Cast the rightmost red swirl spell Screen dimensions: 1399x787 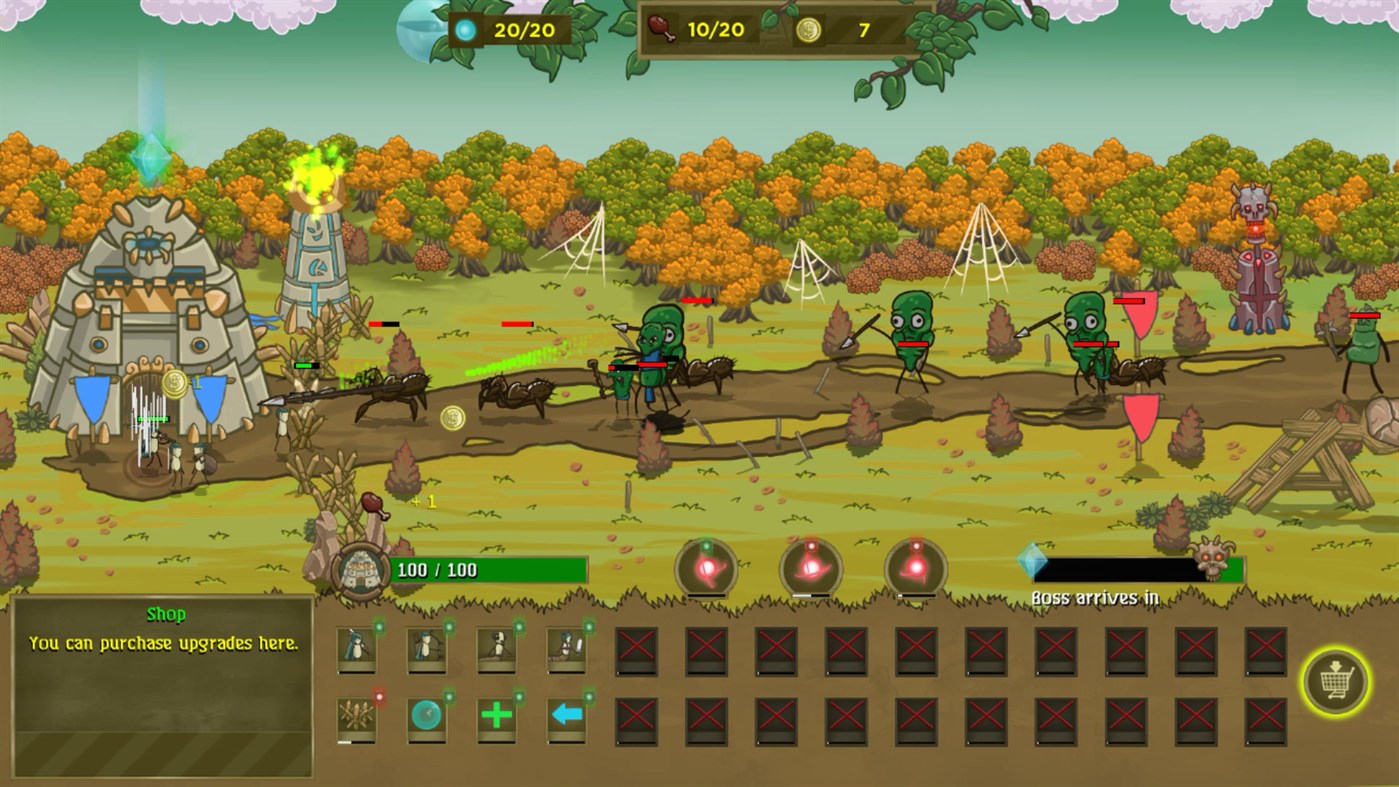[915, 568]
